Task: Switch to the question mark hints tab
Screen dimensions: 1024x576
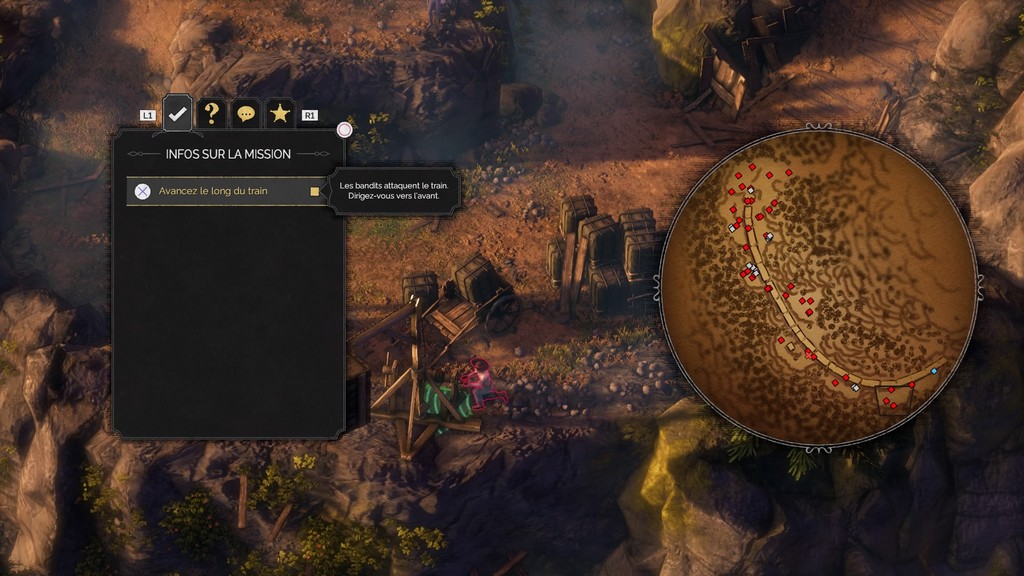Action: pyautogui.click(x=211, y=113)
